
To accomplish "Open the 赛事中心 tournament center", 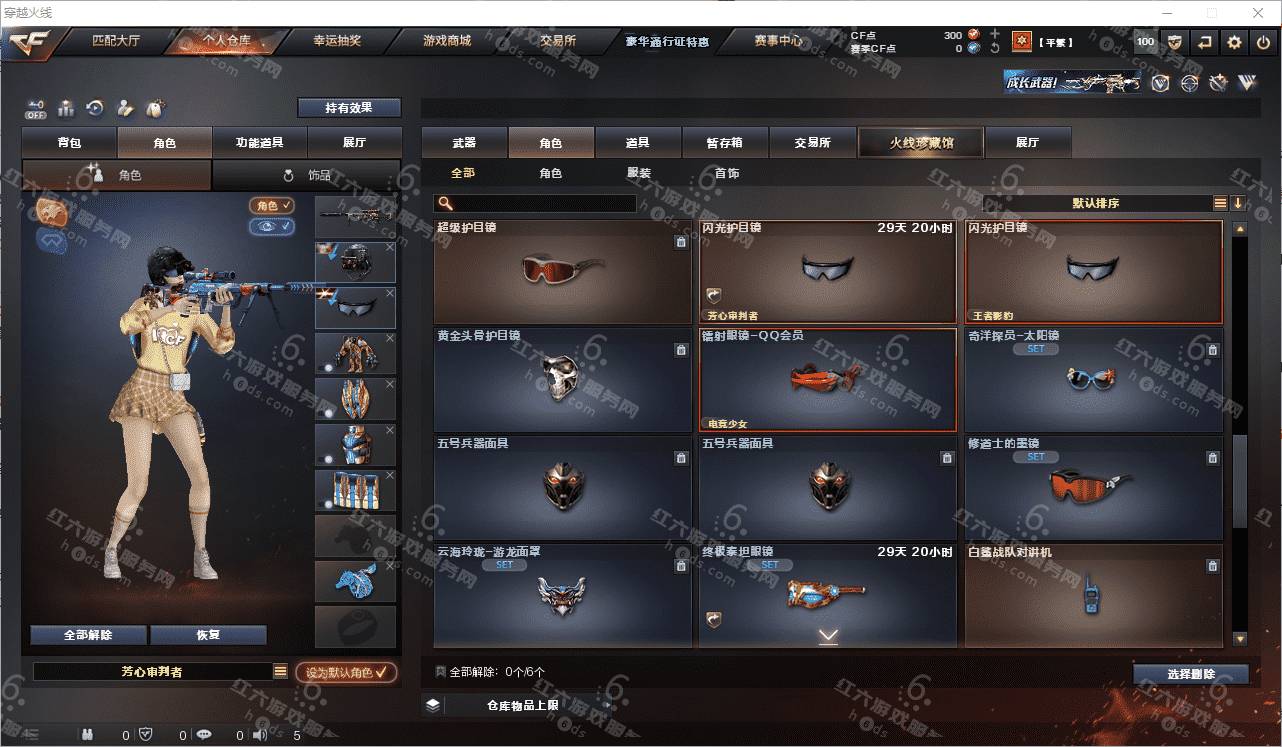I will pos(777,42).
